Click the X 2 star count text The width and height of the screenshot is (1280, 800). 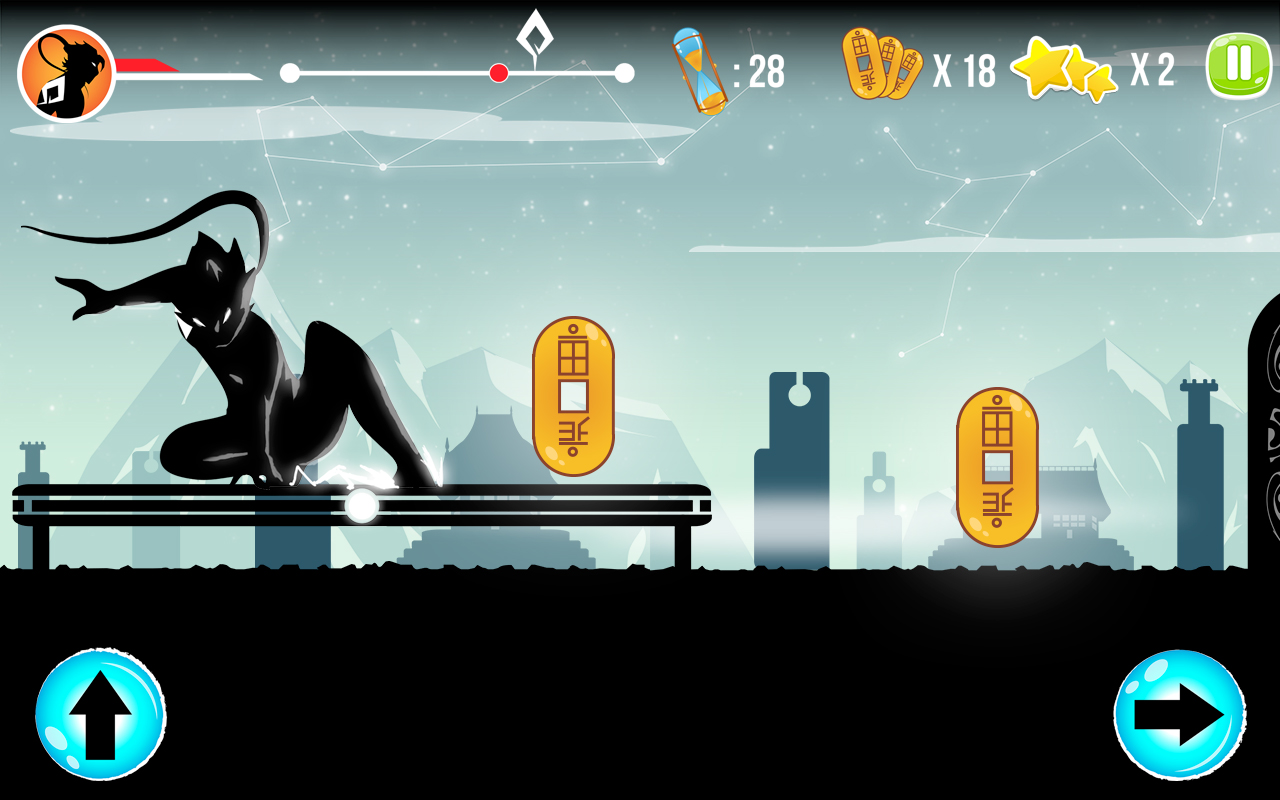tap(1150, 70)
